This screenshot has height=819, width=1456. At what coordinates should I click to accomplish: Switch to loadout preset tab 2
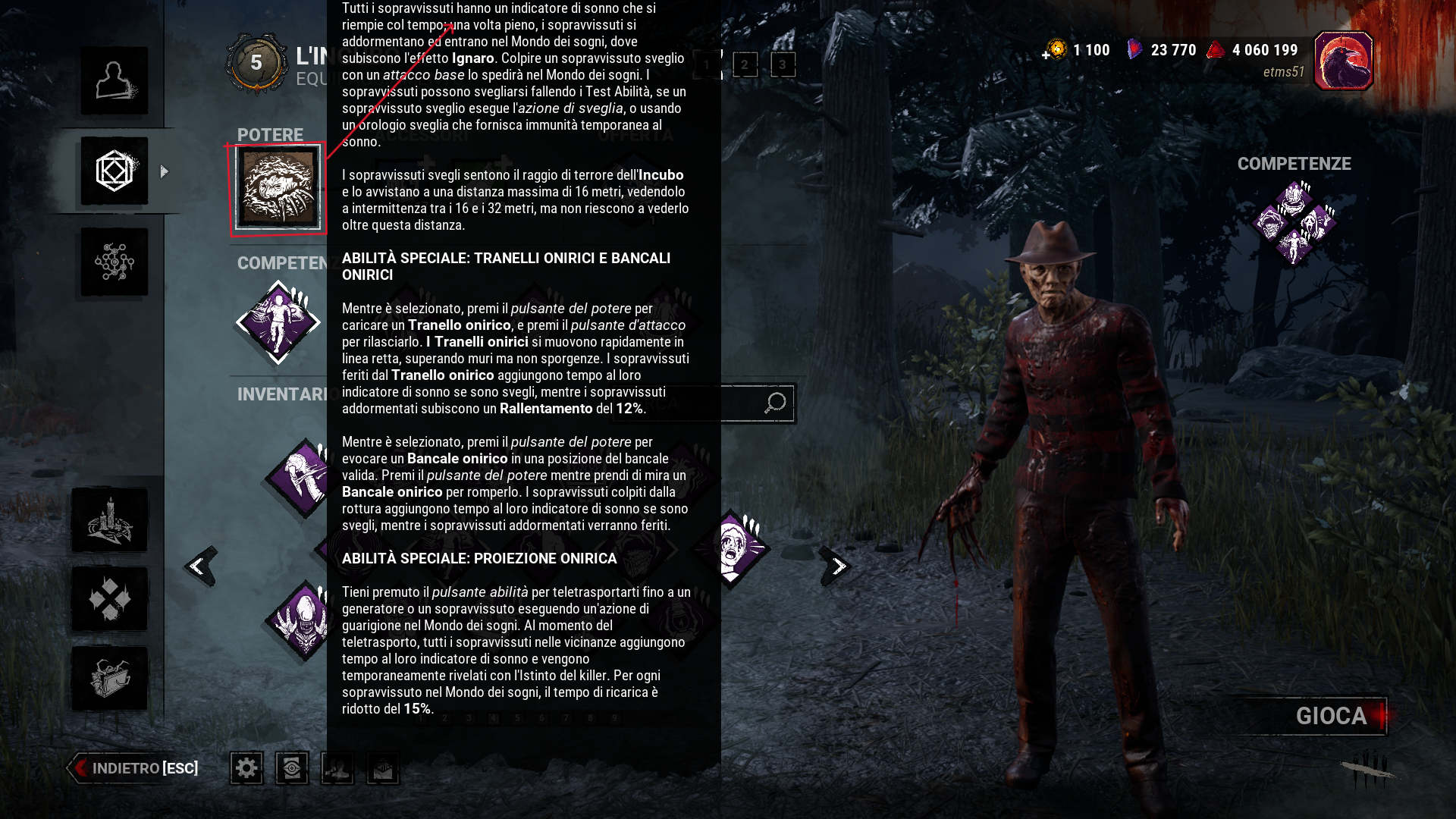coord(744,65)
